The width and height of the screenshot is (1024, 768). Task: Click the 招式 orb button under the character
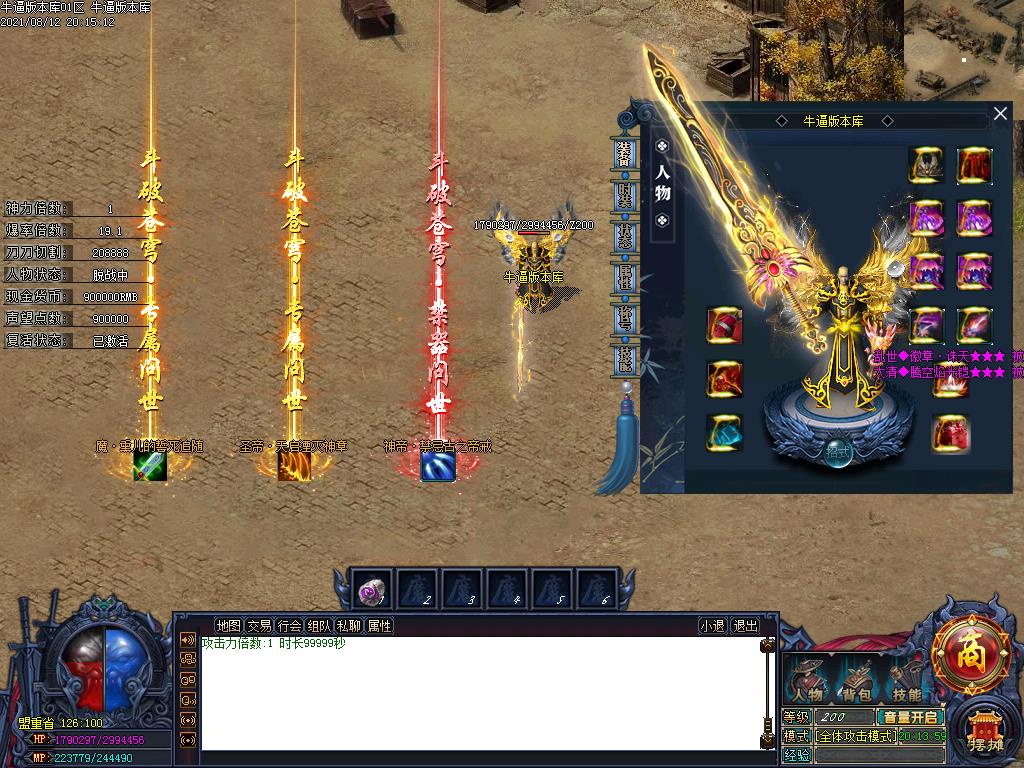(837, 451)
